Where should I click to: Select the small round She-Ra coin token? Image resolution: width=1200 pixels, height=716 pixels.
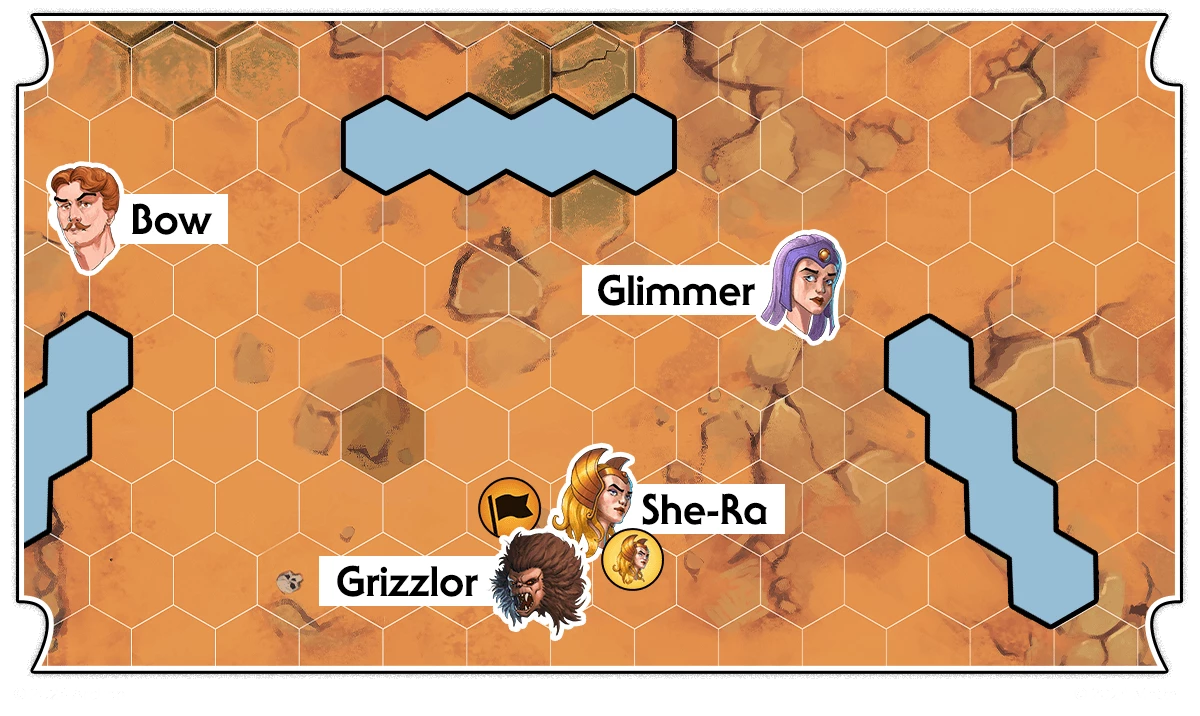click(x=633, y=560)
